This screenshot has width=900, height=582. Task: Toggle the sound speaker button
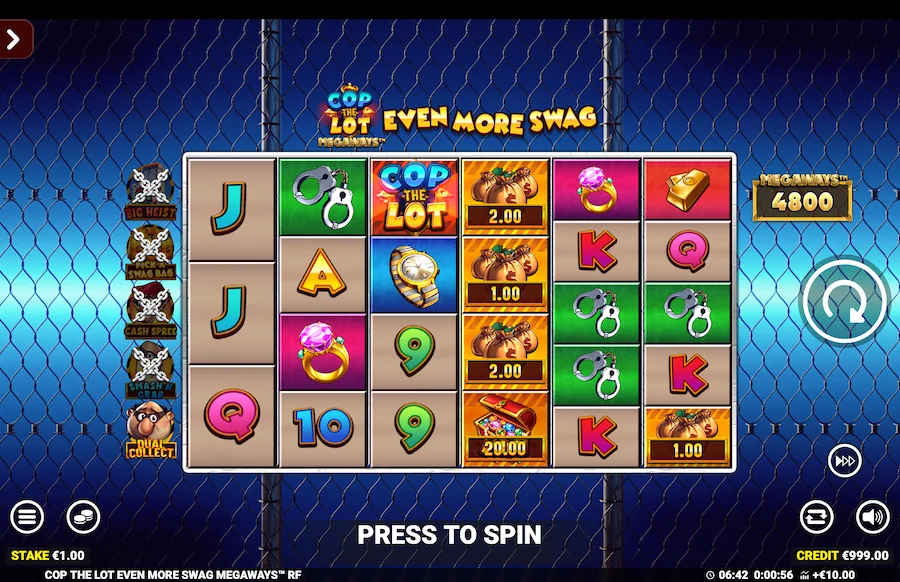coord(872,517)
